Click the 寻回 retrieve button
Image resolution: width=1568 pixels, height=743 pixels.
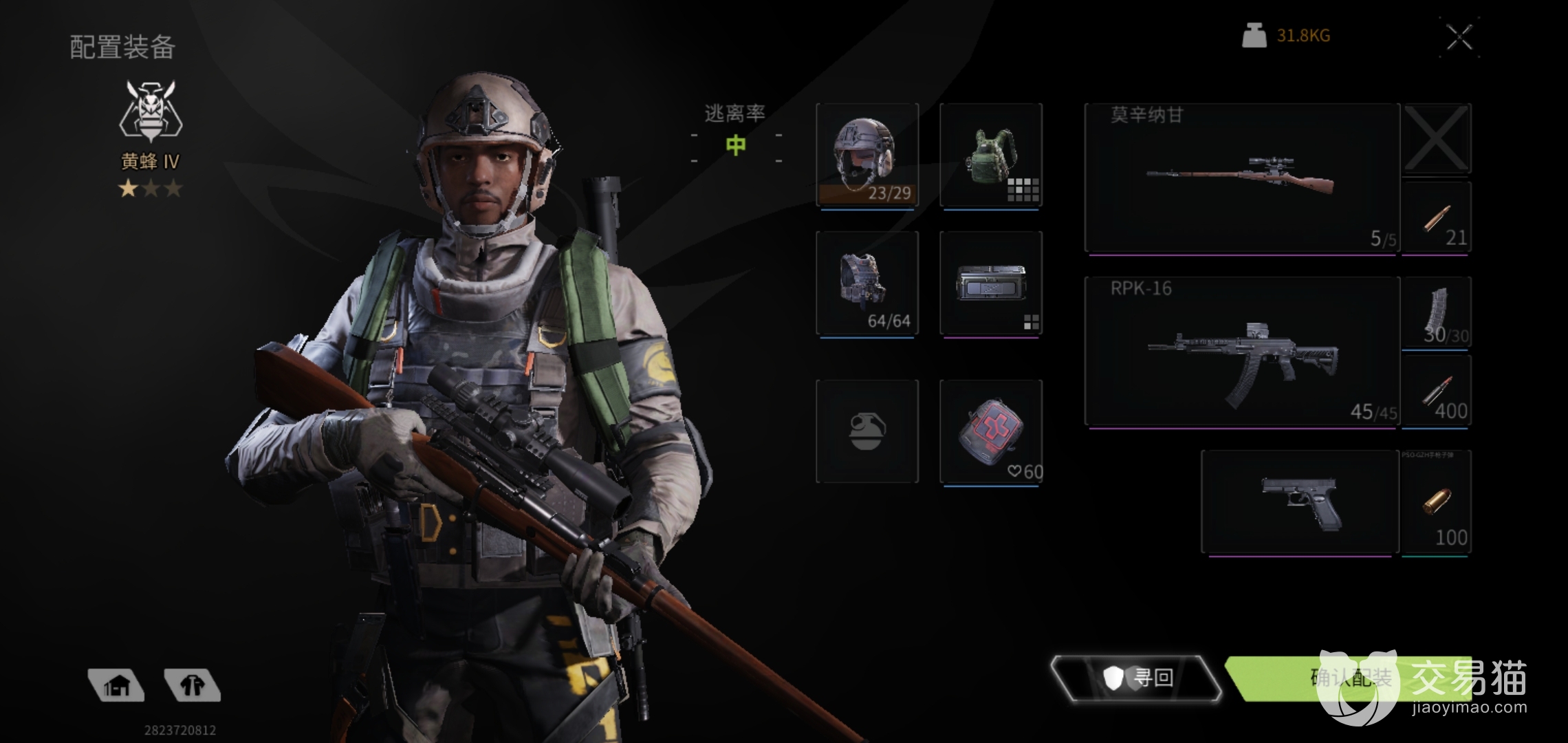(x=1136, y=678)
